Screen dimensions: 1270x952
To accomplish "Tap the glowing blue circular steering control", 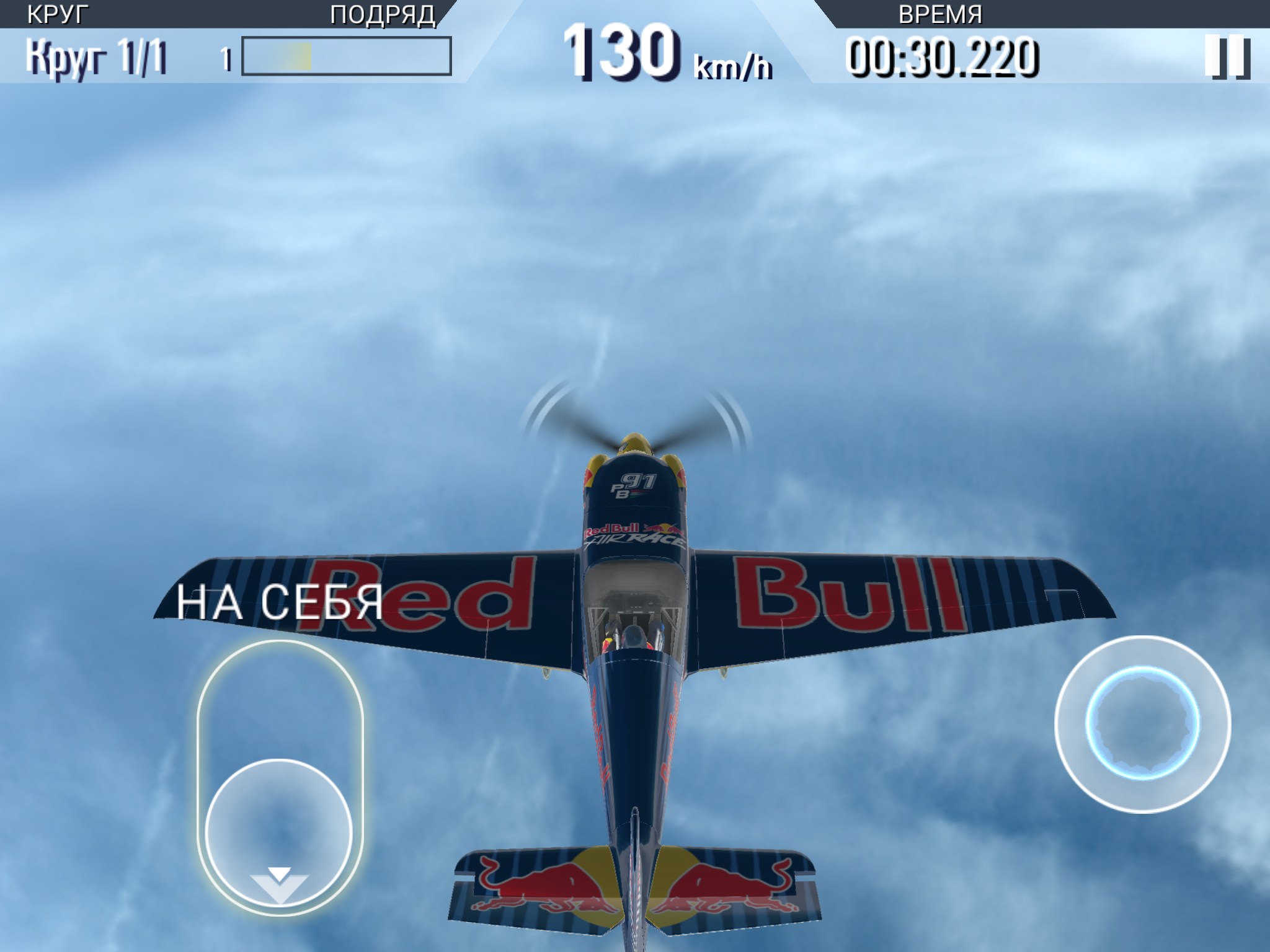I will (1142, 724).
